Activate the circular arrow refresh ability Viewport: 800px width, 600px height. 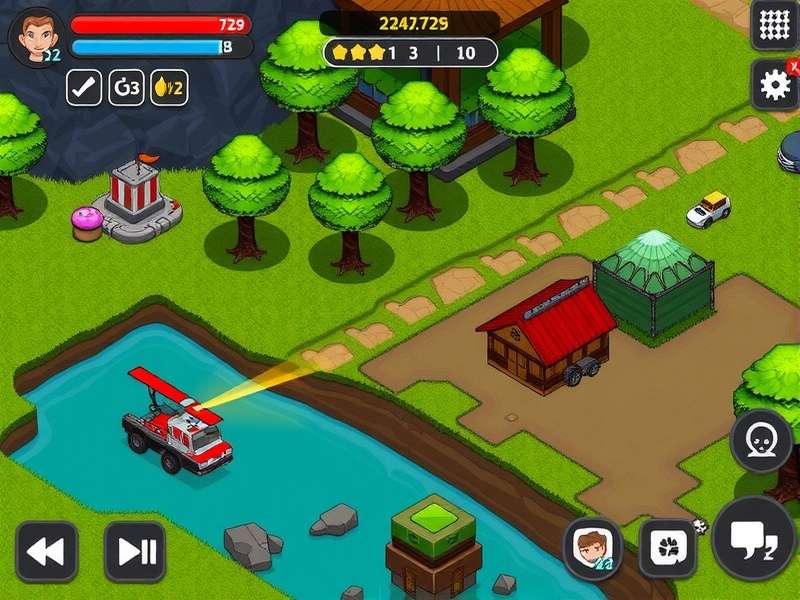(127, 87)
